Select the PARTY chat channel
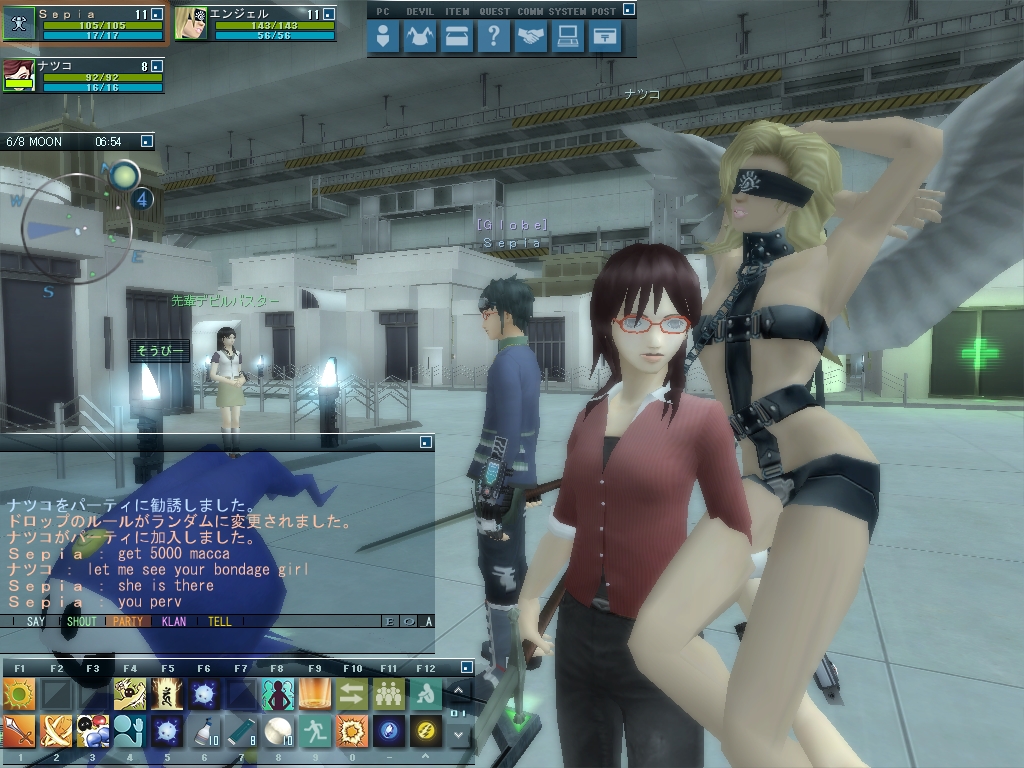Viewport: 1024px width, 768px height. 128,621
